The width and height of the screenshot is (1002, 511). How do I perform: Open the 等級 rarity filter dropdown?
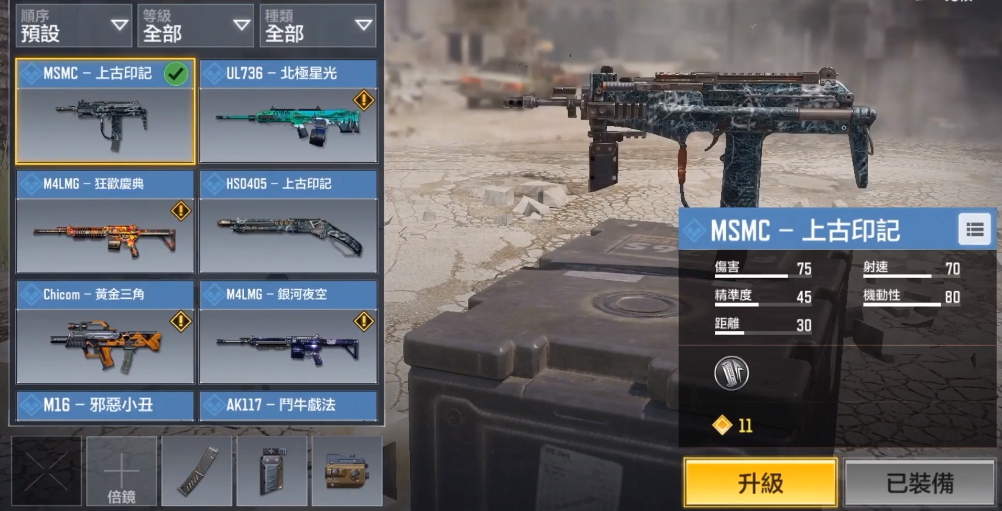(195, 26)
